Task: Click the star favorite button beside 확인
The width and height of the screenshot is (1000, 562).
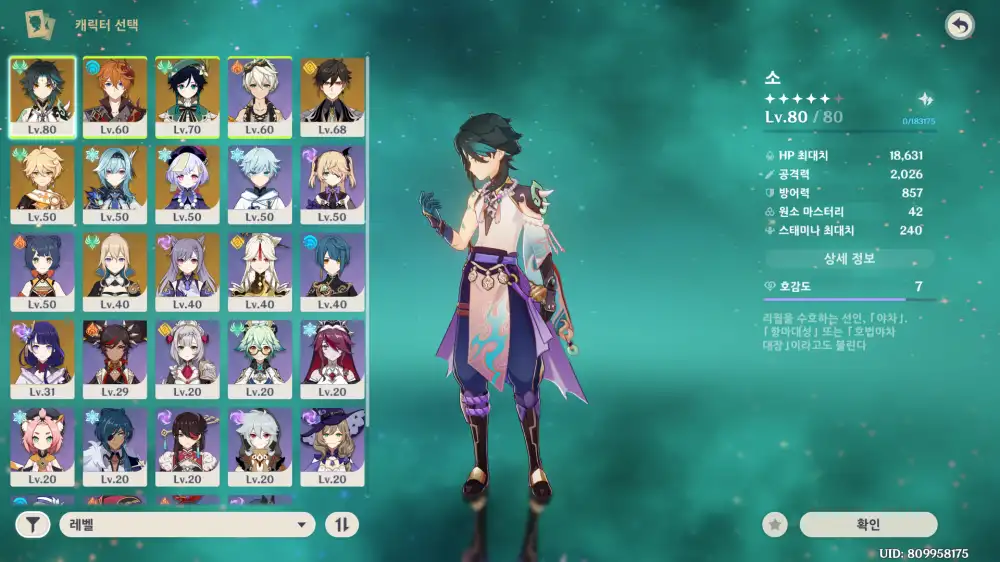Action: coord(773,525)
